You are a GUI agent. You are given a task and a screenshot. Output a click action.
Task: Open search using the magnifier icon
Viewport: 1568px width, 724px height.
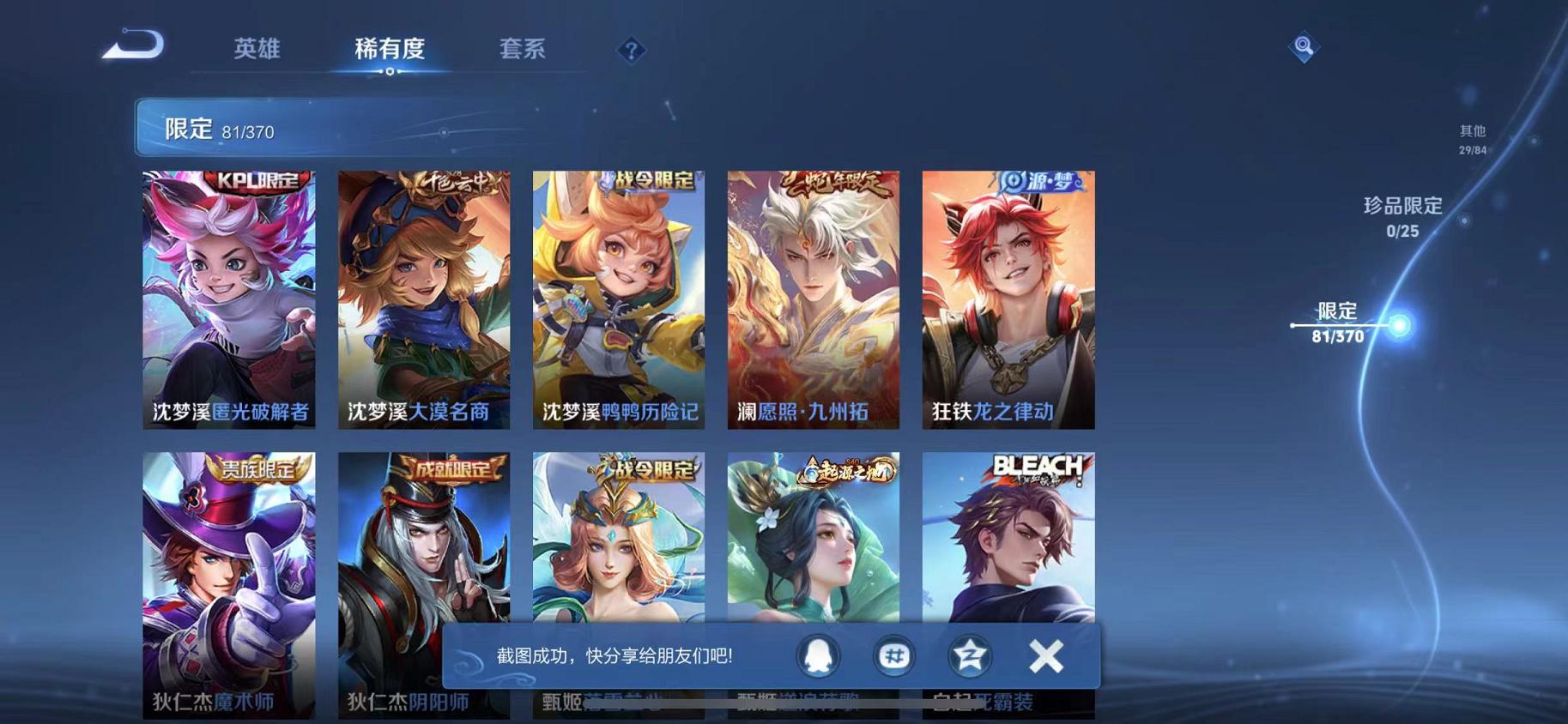coord(1303,46)
